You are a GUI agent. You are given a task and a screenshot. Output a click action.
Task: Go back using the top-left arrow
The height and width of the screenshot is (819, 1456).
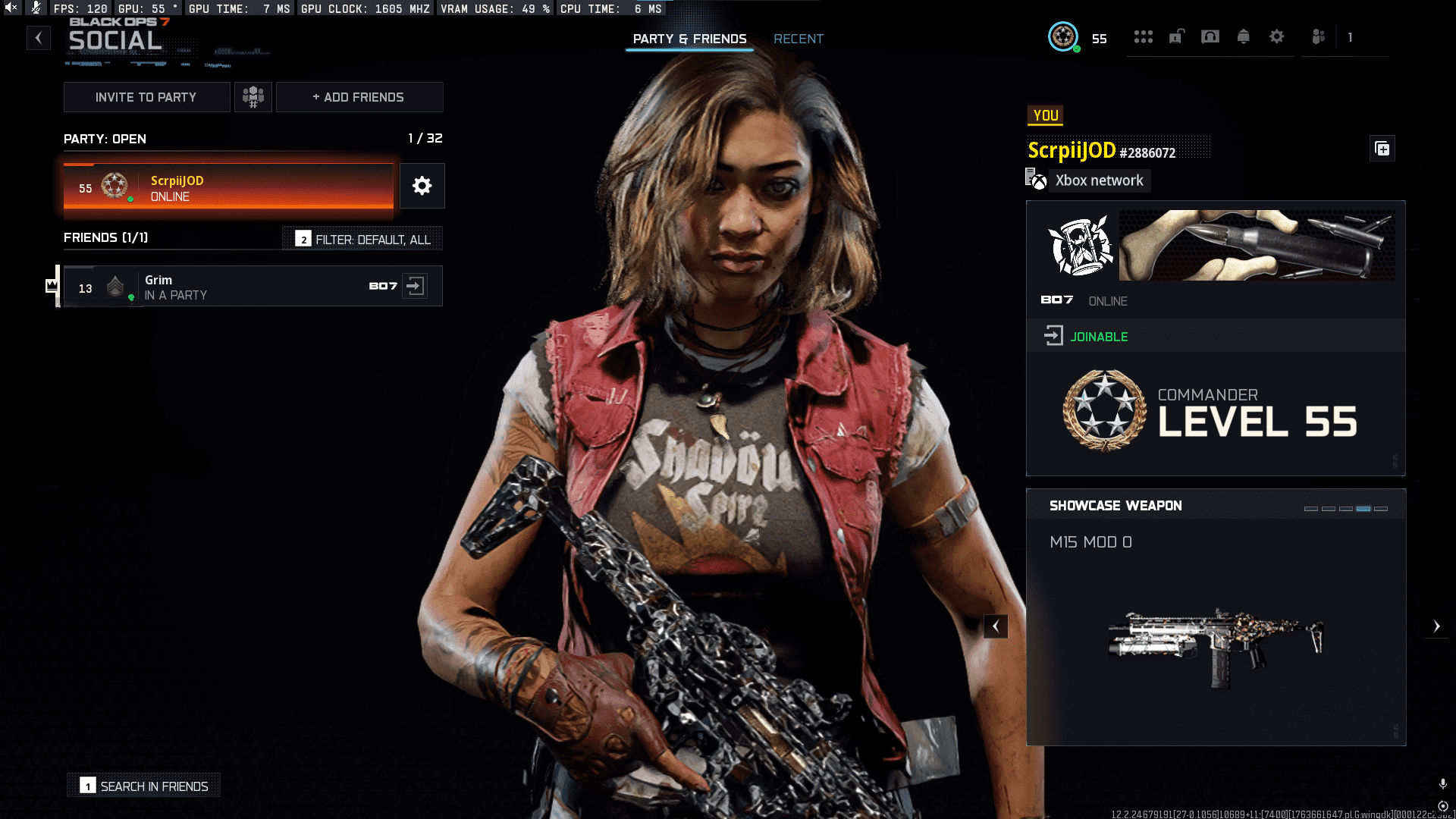pos(39,38)
